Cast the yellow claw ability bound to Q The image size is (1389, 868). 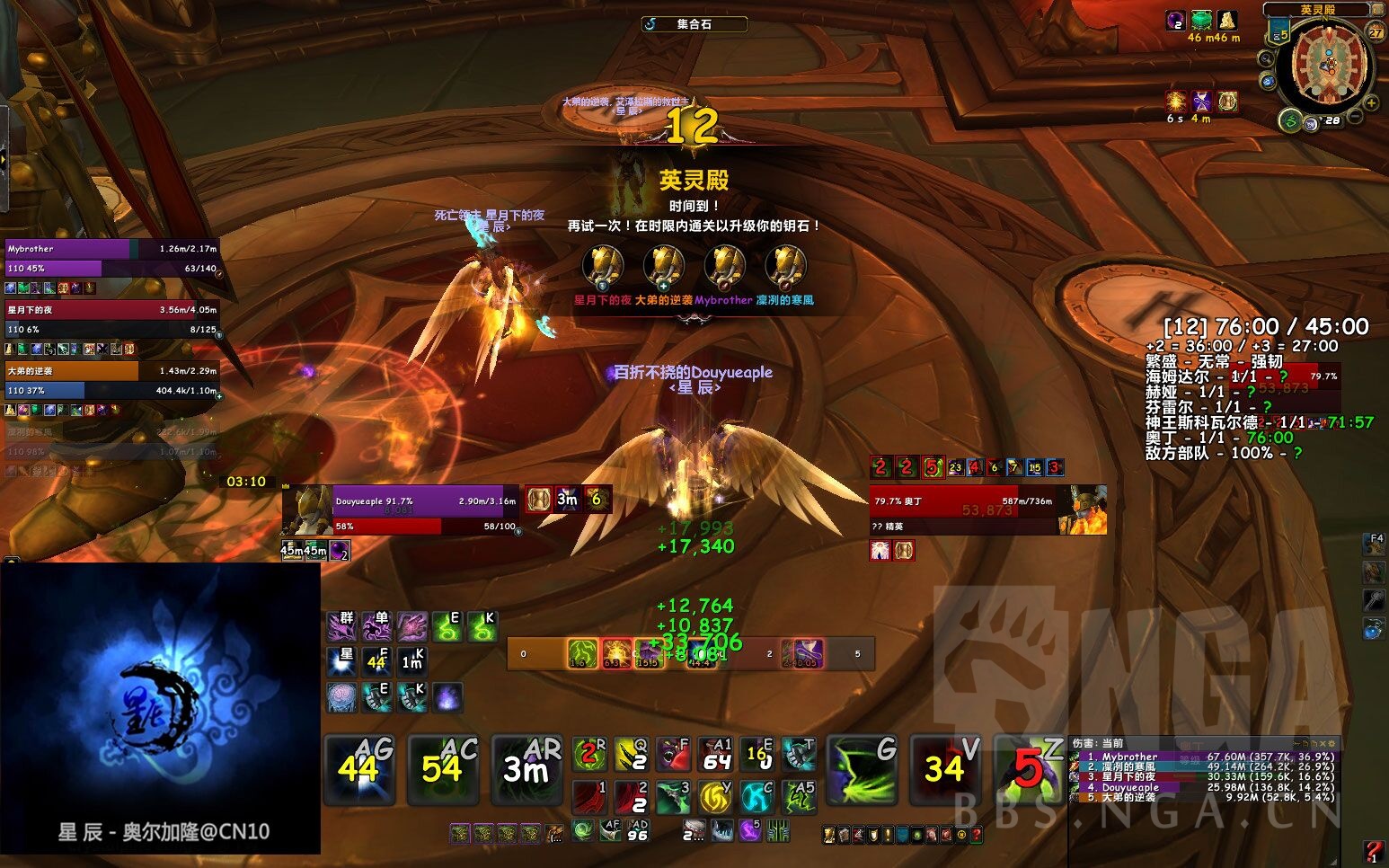pos(631,755)
